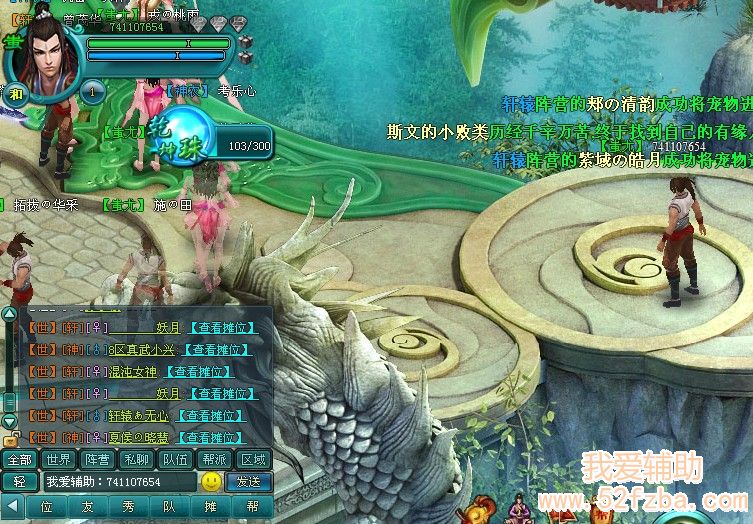Image resolution: width=753 pixels, height=524 pixels.
Task: Click the 轻 button beside chat input
Action: click(x=19, y=482)
